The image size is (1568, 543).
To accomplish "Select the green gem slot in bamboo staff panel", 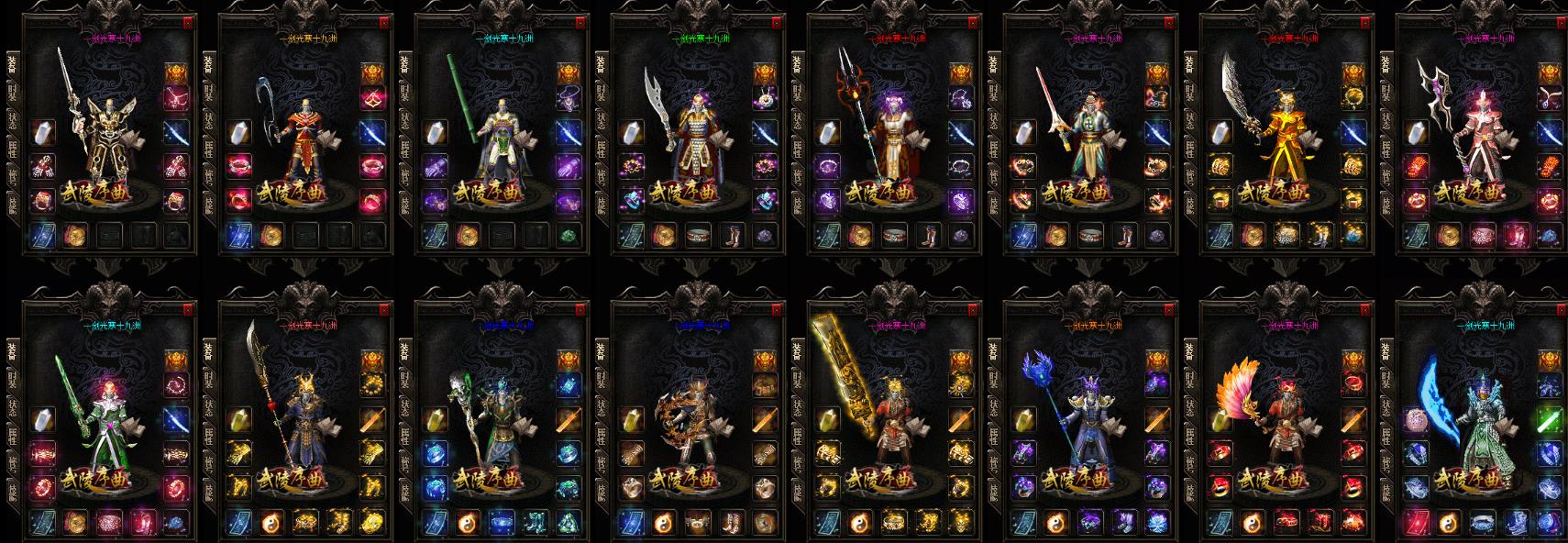I will [569, 235].
